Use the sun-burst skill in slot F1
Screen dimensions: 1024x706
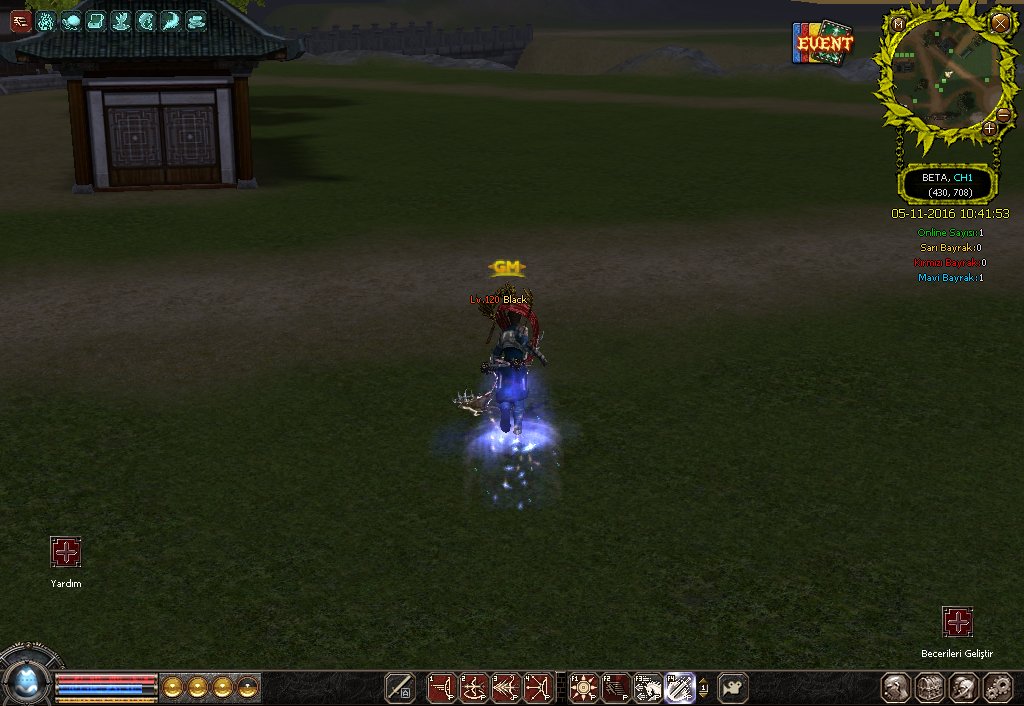pyautogui.click(x=583, y=688)
